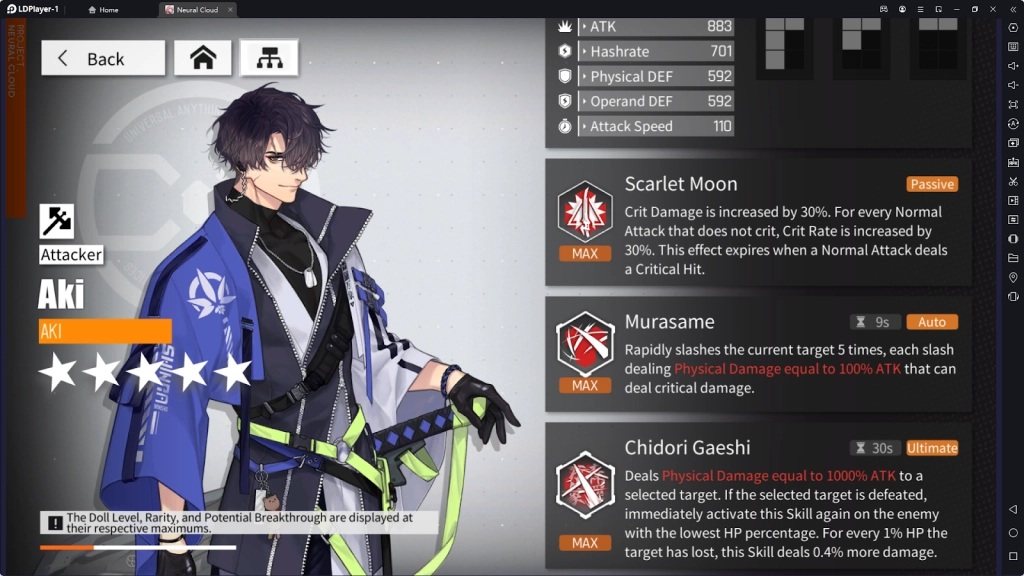Switch to the Home tab in LDPlayer
The height and width of the screenshot is (576, 1024).
coord(104,10)
